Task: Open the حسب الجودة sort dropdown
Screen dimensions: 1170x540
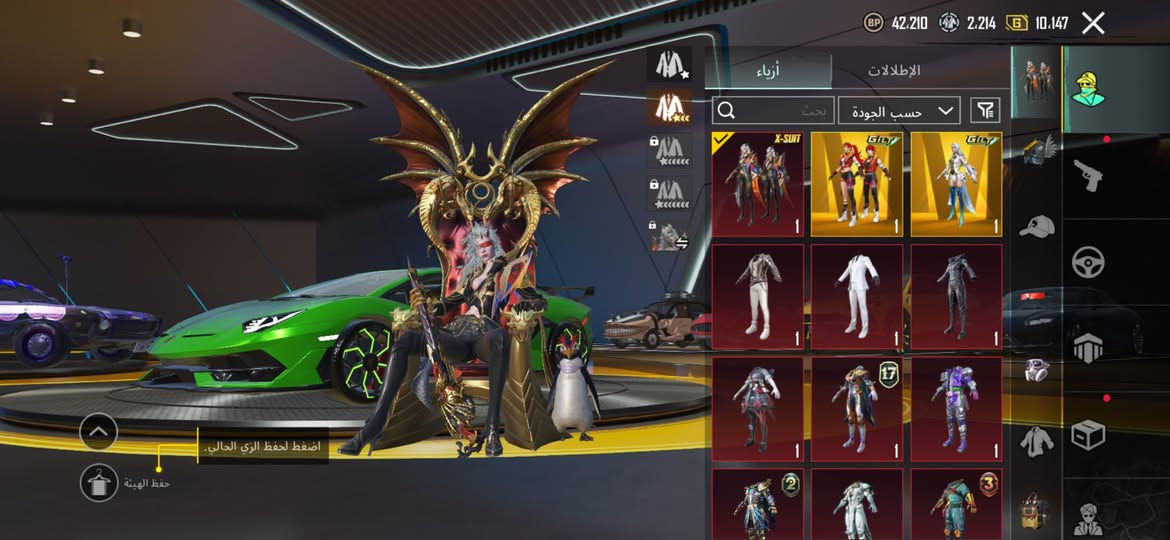Action: point(898,110)
